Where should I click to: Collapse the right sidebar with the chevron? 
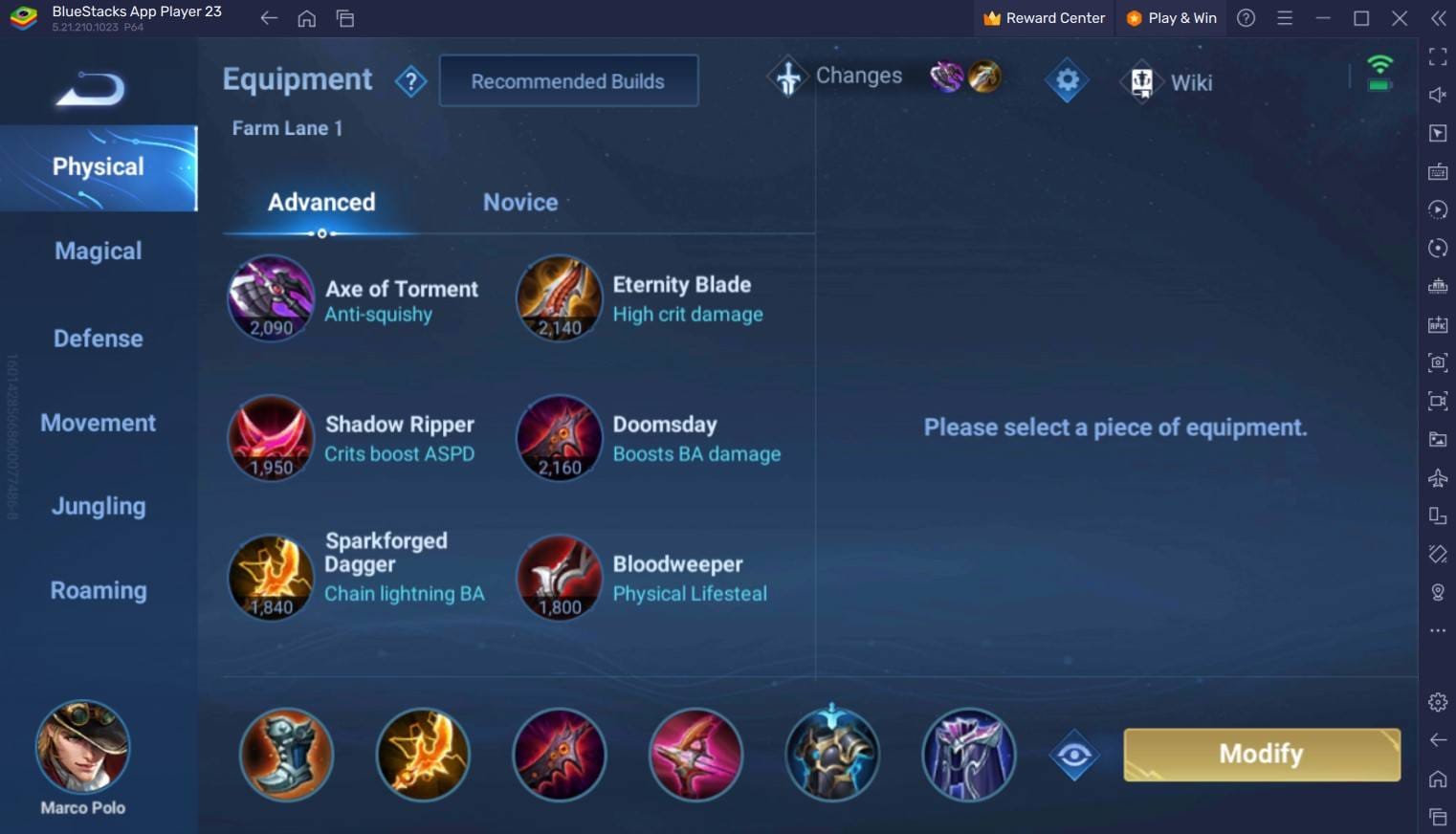(1437, 17)
